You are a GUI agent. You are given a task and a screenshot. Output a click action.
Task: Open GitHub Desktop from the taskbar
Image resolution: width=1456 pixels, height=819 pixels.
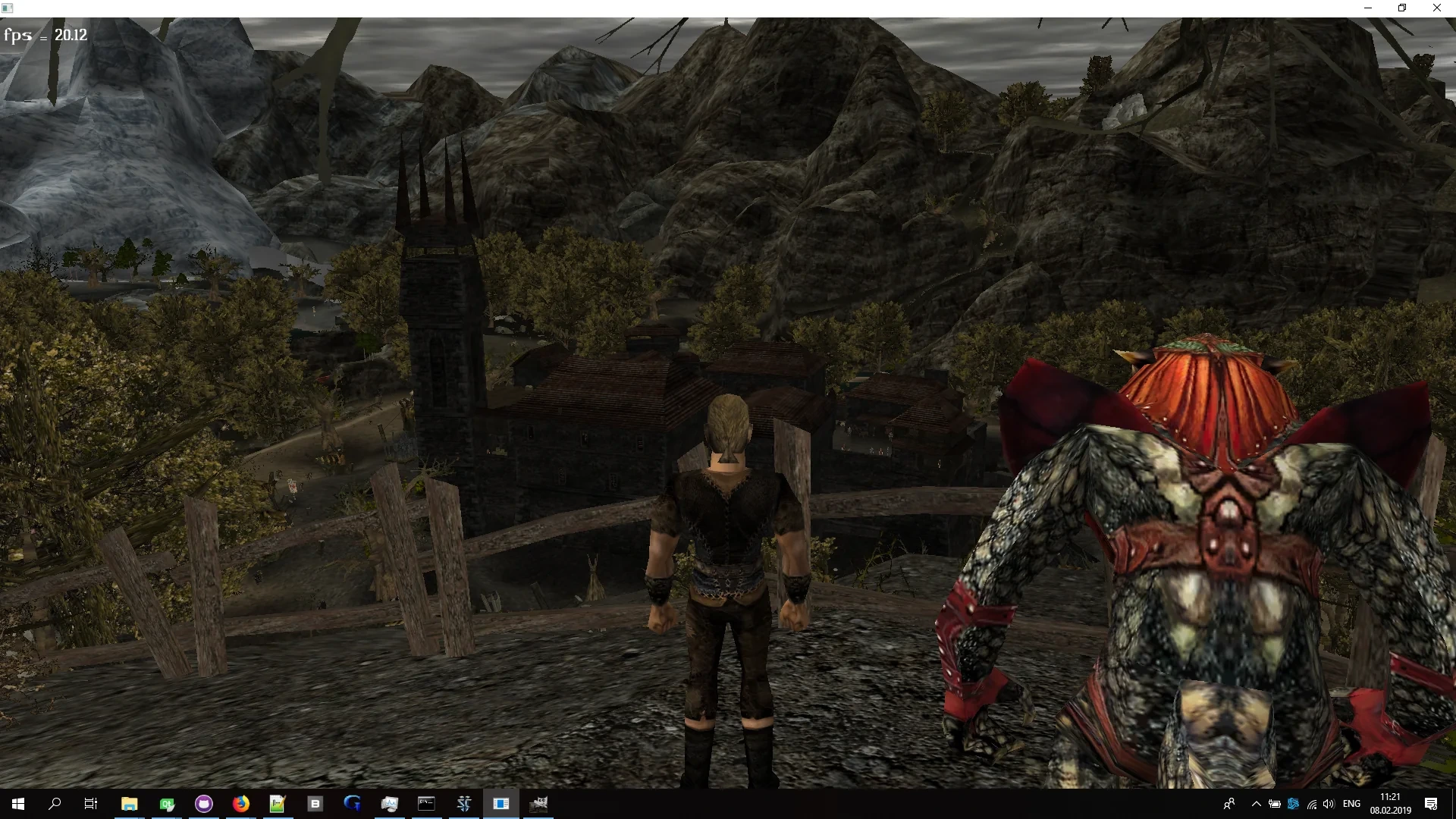[204, 805]
